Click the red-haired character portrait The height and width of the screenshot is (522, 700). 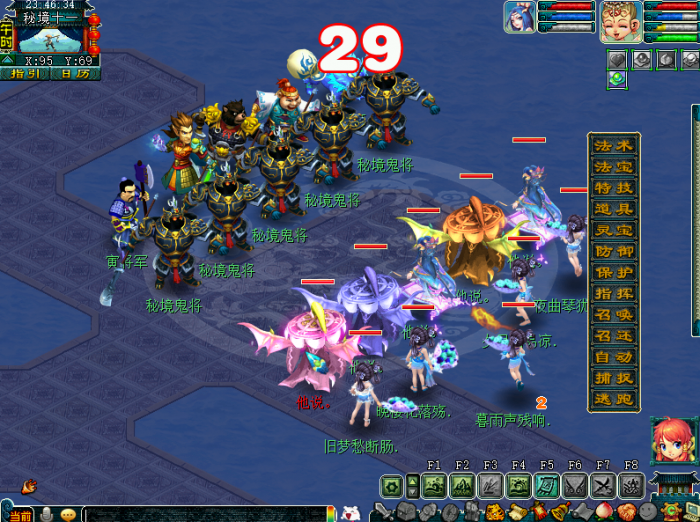coord(668,439)
